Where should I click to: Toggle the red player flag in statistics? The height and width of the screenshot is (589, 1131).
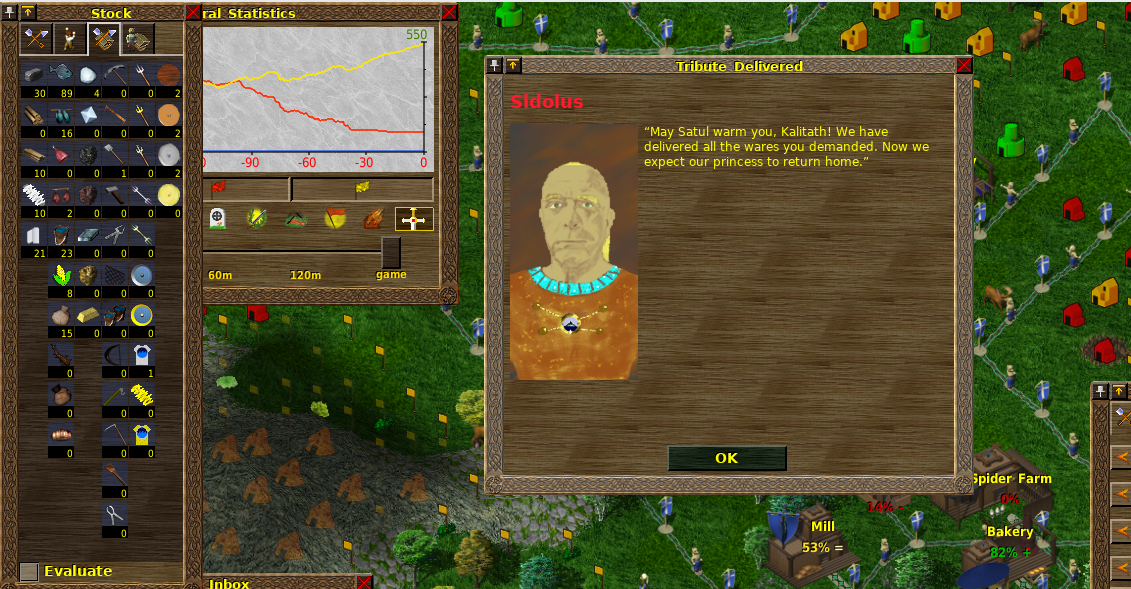220,187
